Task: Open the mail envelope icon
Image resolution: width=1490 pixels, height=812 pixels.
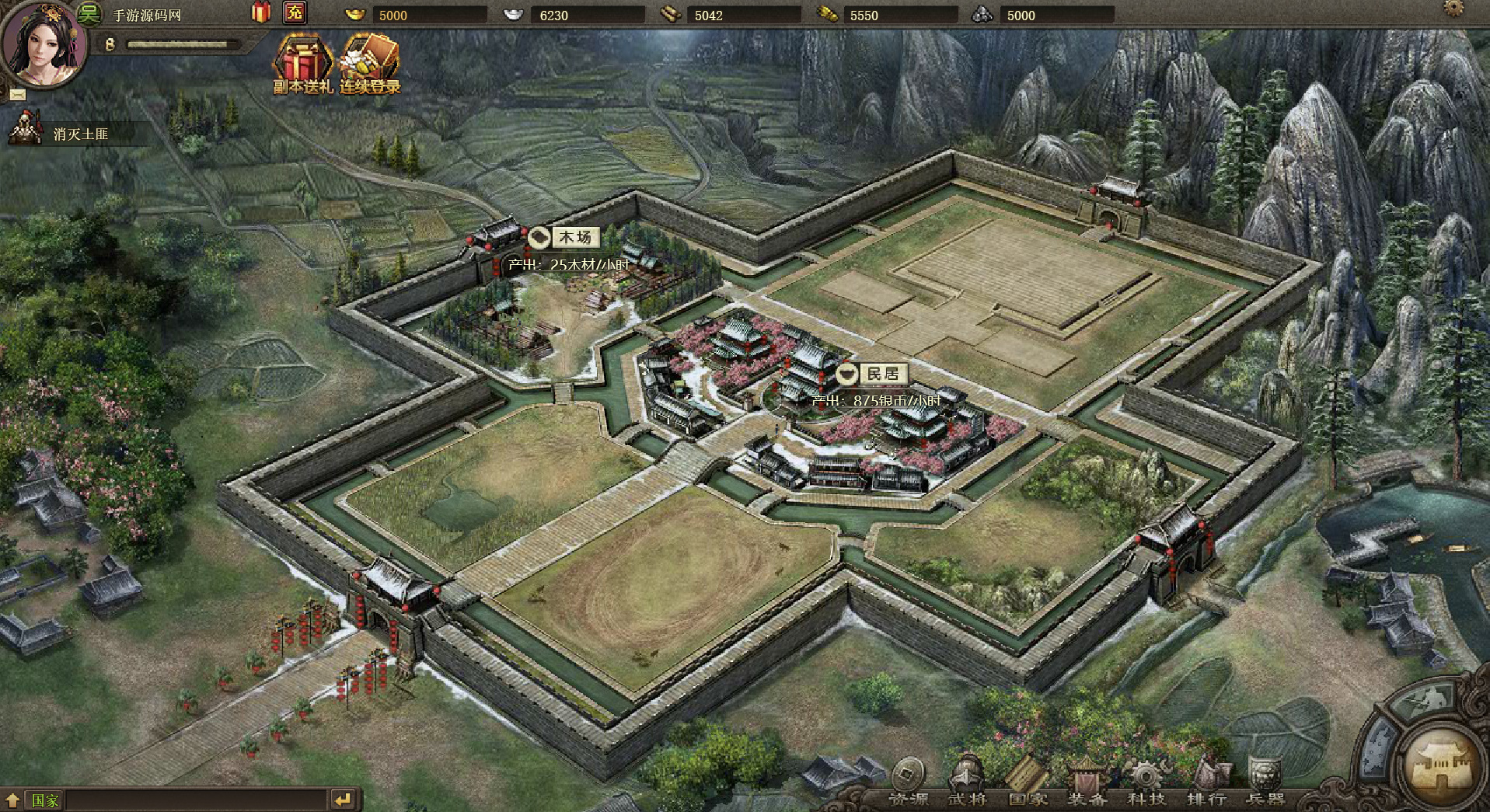Action: 18,94
